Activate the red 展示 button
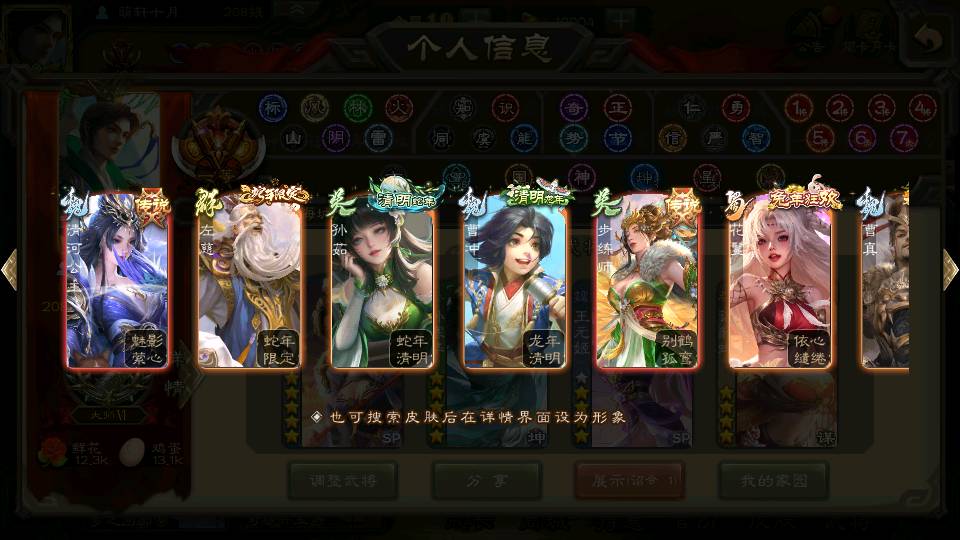Image resolution: width=960 pixels, height=540 pixels. 629,481
